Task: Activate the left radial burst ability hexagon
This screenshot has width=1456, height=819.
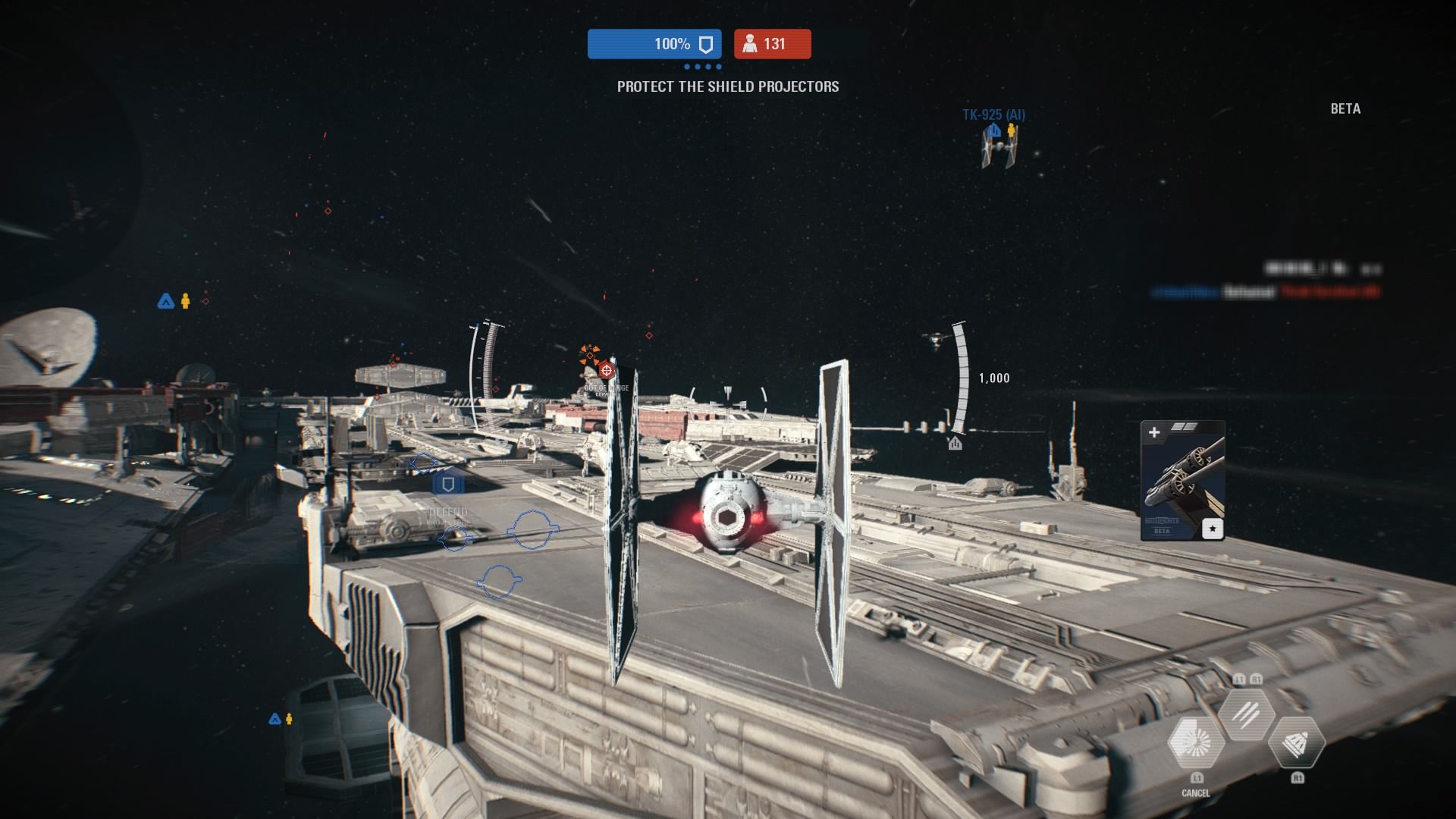Action: tap(1196, 743)
